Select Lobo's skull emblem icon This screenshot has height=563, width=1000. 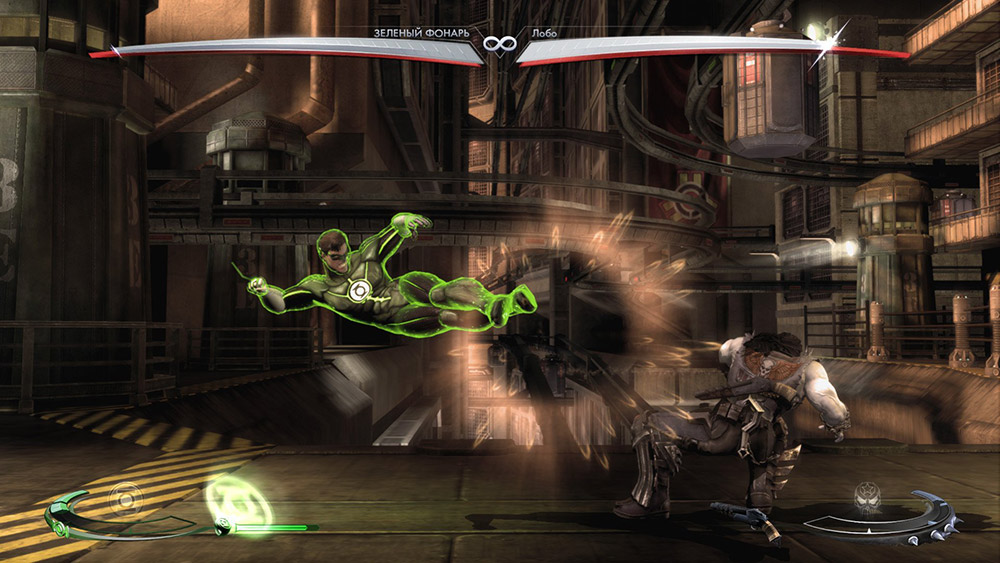[x=866, y=497]
